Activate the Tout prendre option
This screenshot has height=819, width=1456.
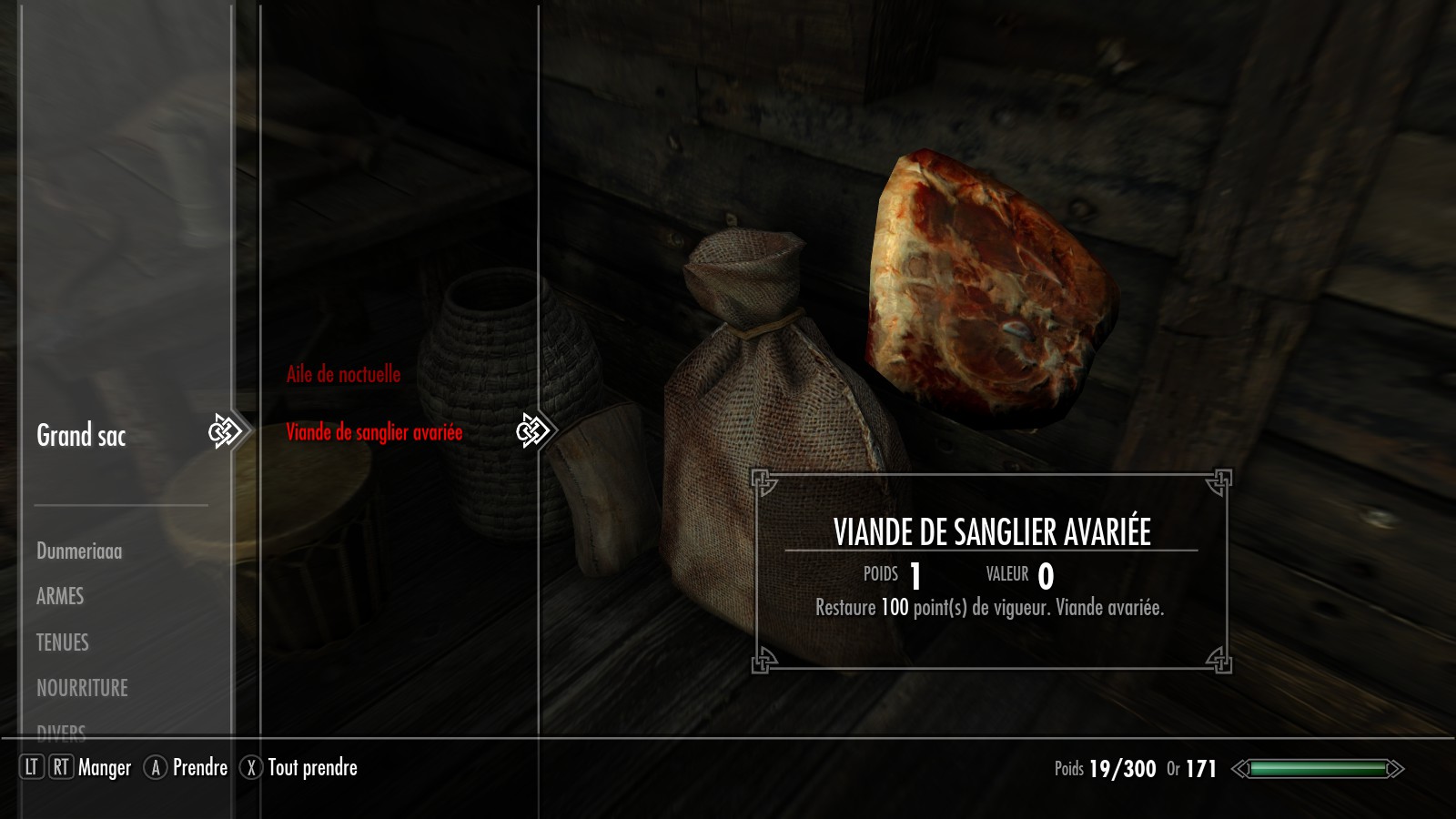click(x=312, y=768)
